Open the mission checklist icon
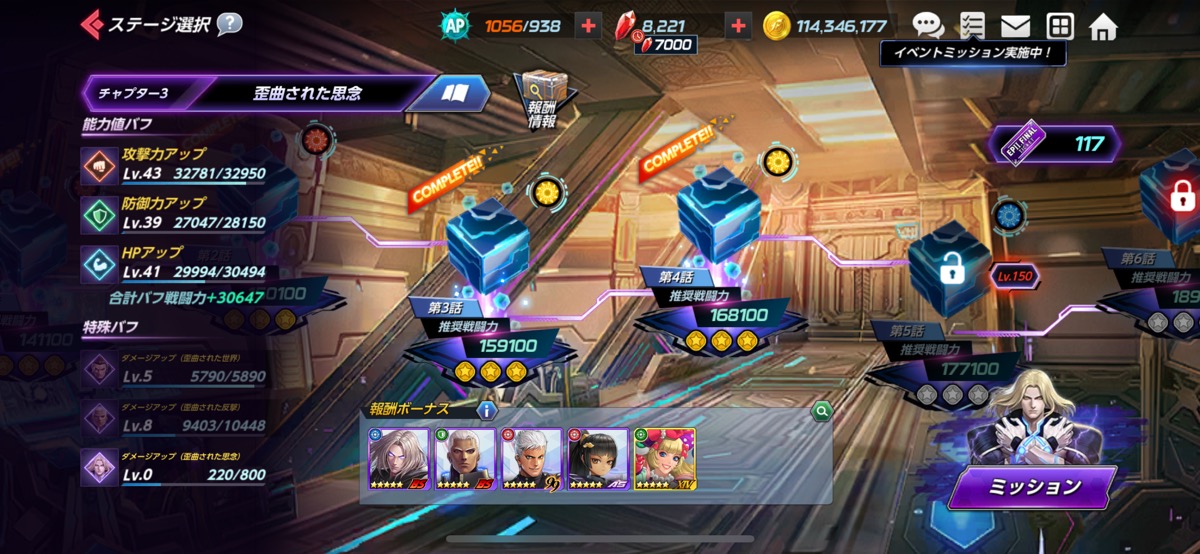The height and width of the screenshot is (554, 1200). pyautogui.click(x=971, y=25)
